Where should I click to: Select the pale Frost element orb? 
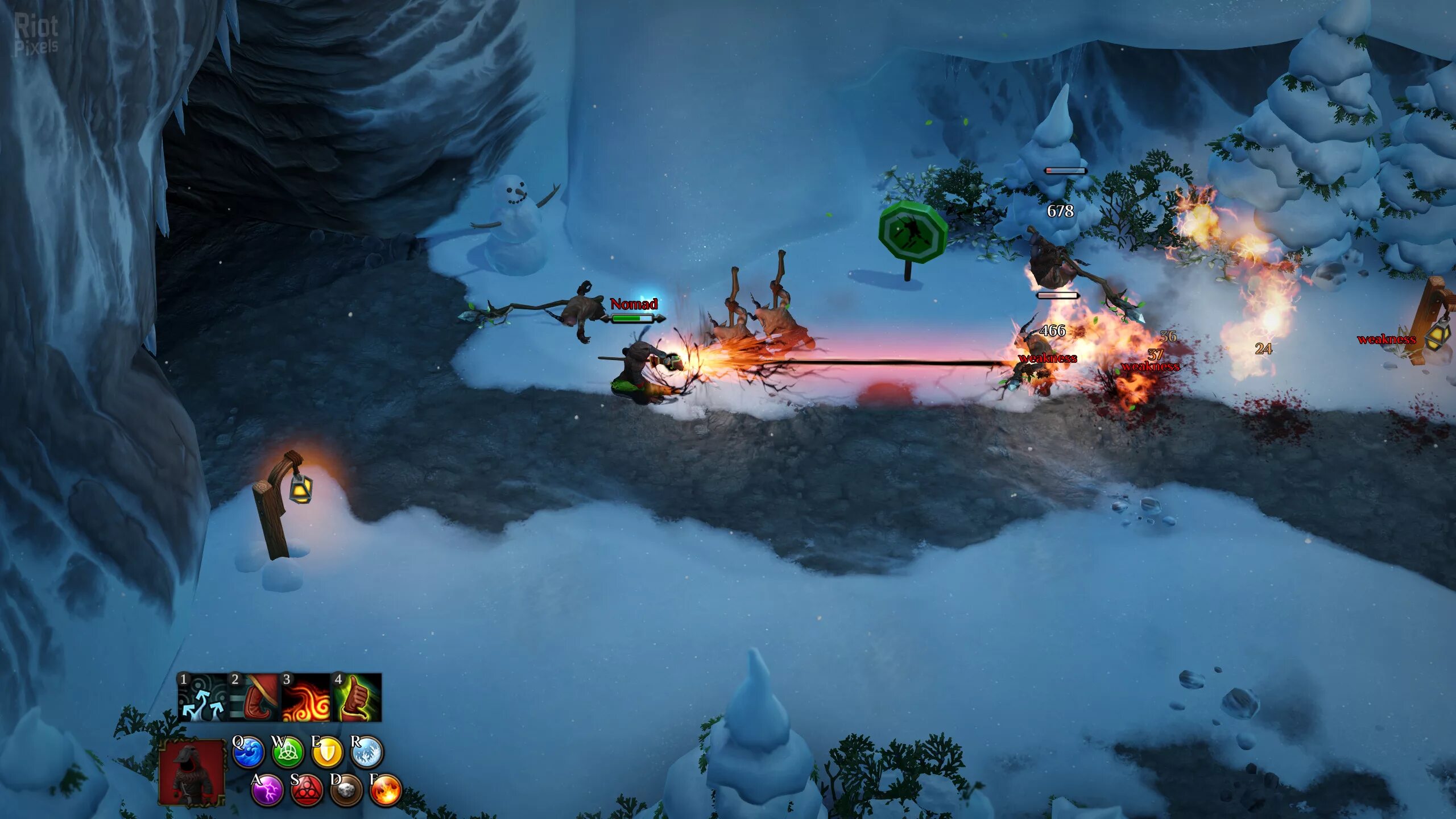tap(367, 752)
